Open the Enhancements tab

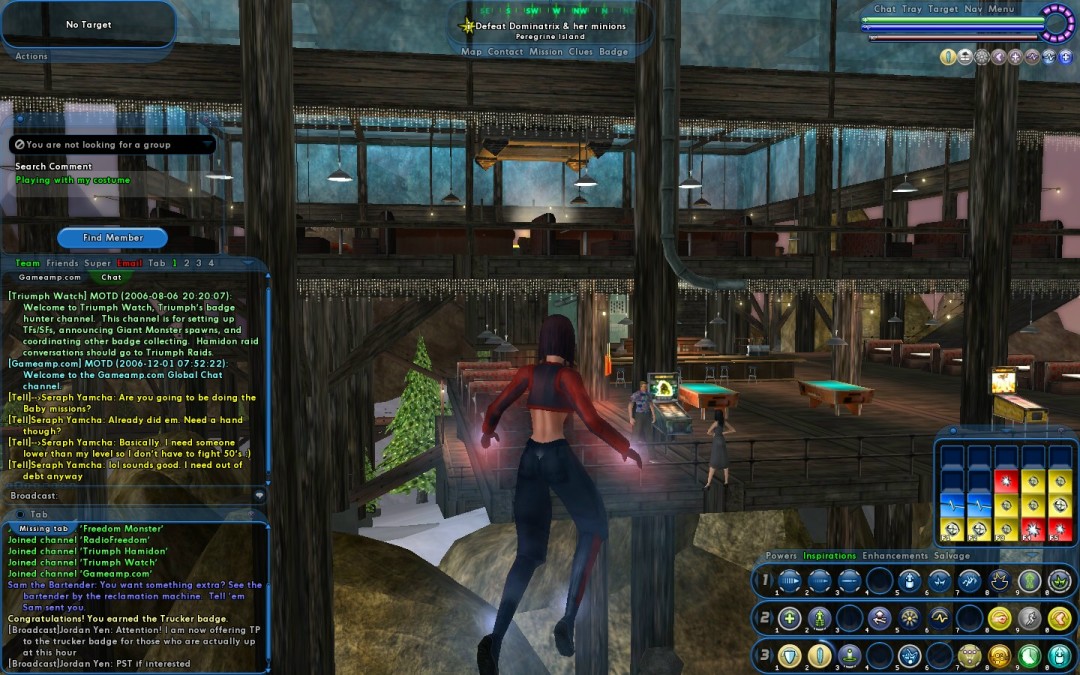(895, 556)
